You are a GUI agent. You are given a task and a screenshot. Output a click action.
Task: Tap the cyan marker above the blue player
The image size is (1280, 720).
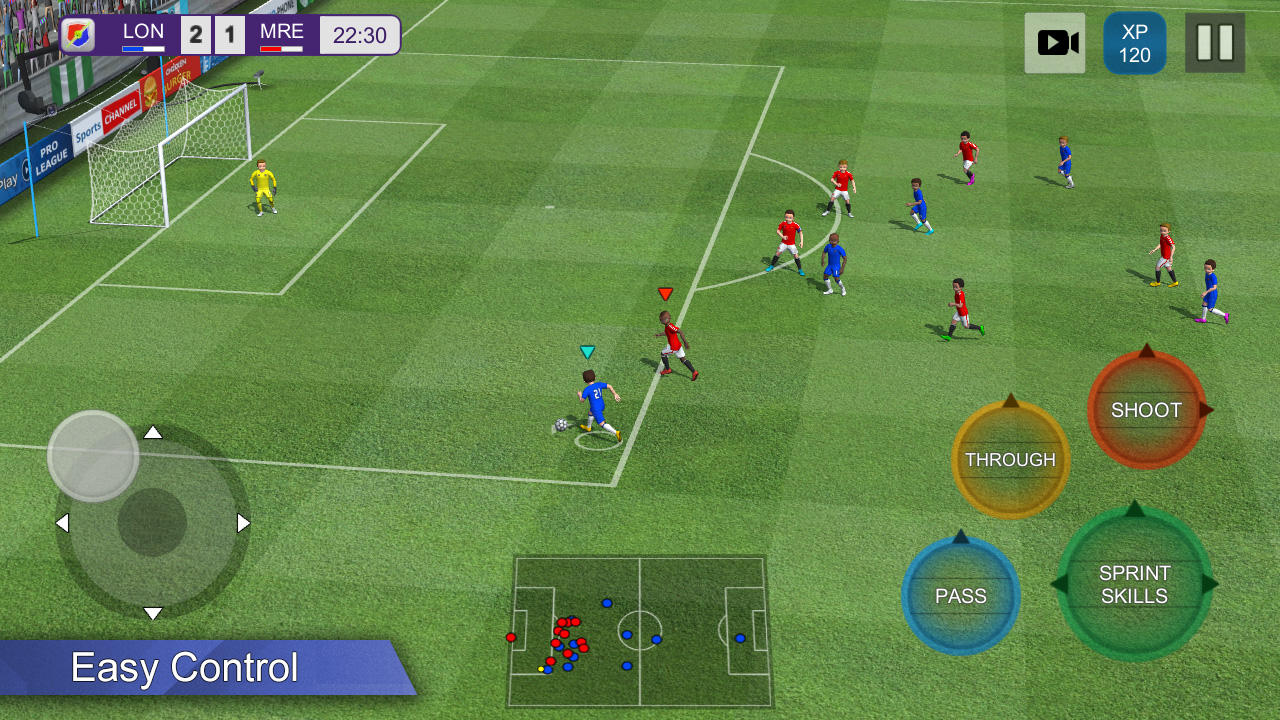coord(586,352)
